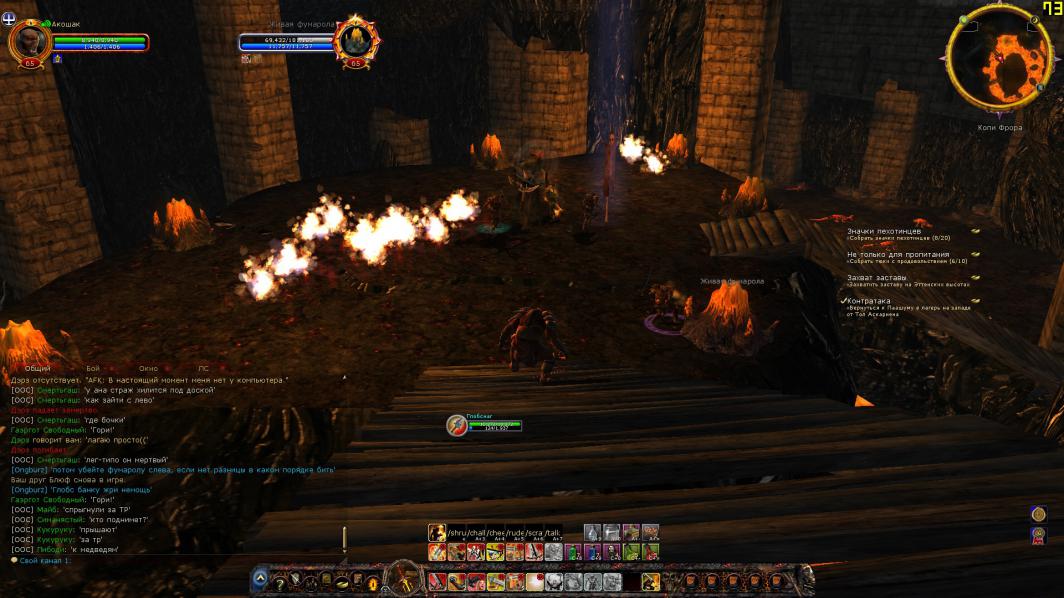Viewport: 1064px width, 598px height.
Task: Open the Не только для пропитания quest
Action: click(898, 254)
